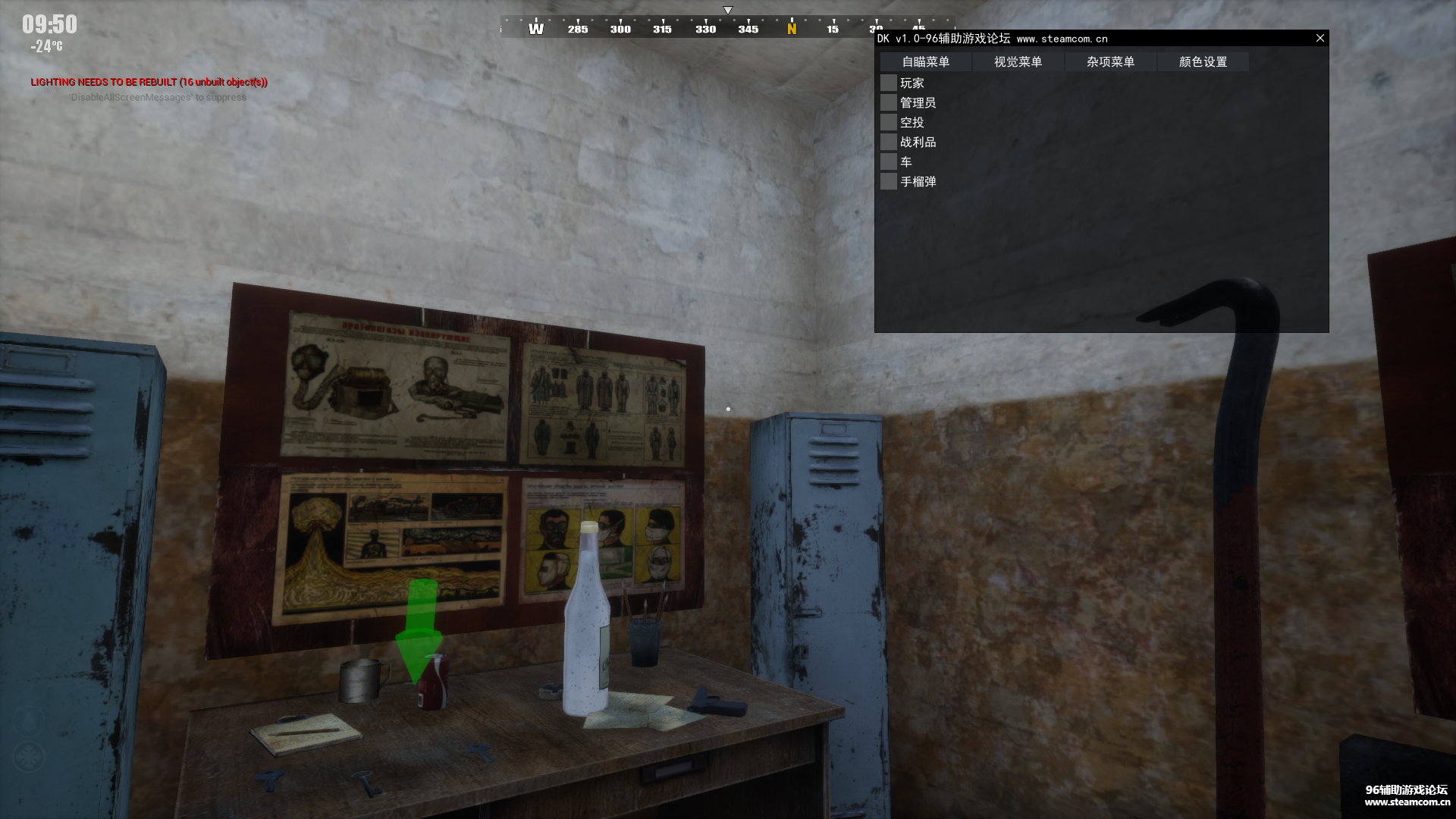Select the 杂项菜单 tab
The image size is (1456, 819).
1110,62
